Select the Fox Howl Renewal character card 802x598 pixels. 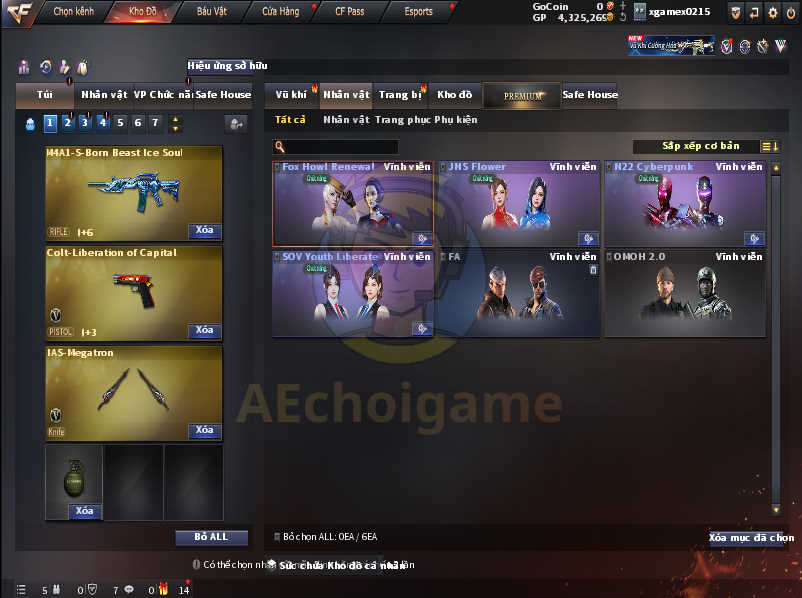click(352, 203)
